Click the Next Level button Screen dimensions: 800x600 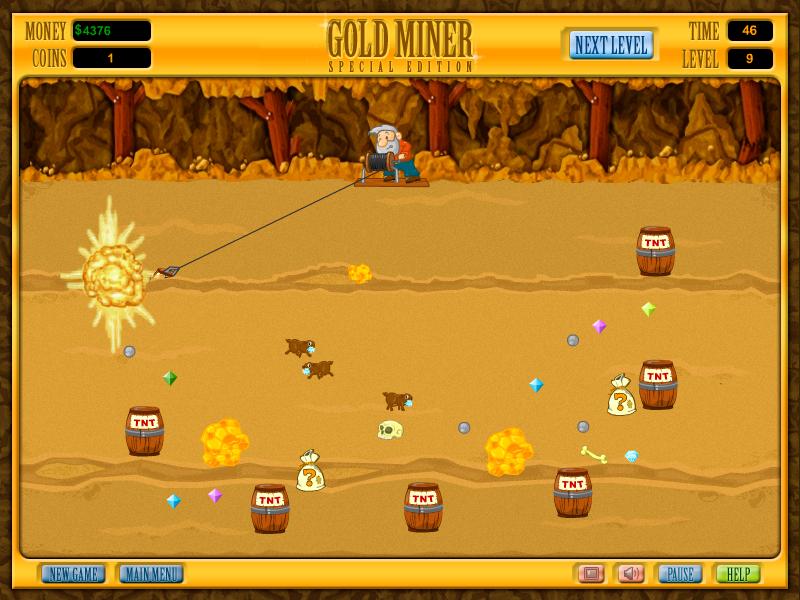[611, 45]
